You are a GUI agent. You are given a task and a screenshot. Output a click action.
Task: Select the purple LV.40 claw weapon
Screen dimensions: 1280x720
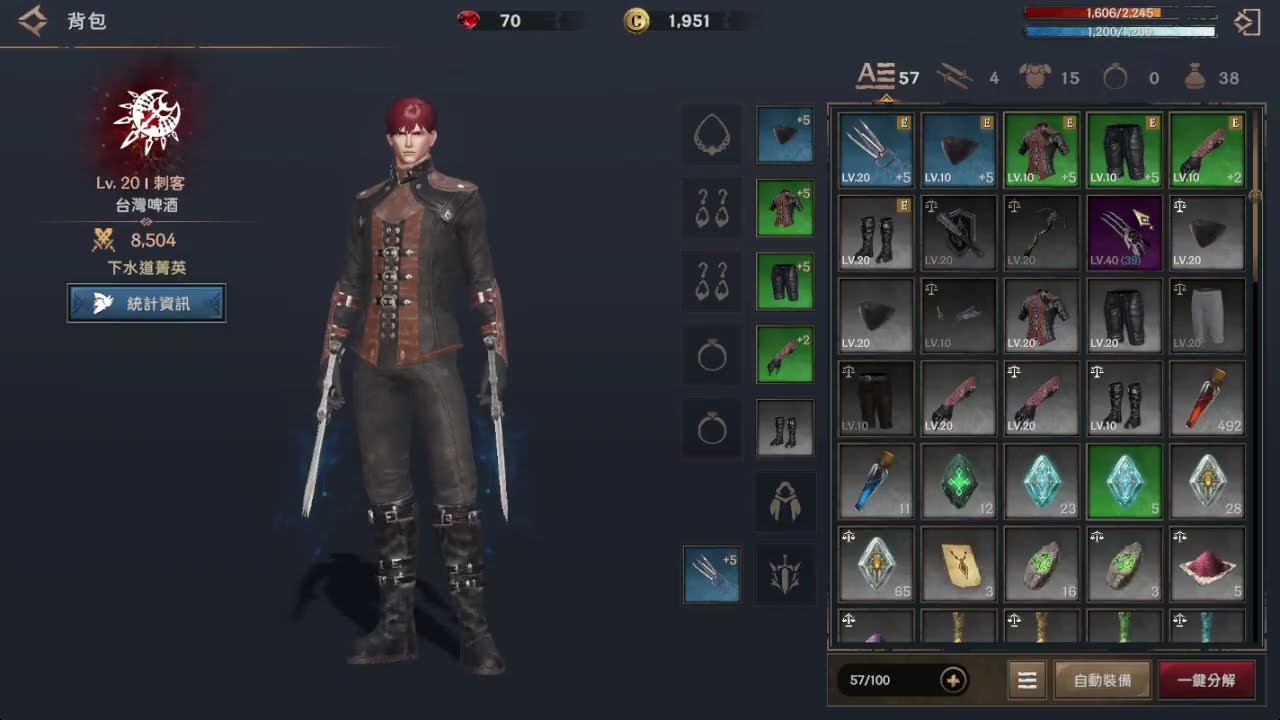pyautogui.click(x=1124, y=233)
